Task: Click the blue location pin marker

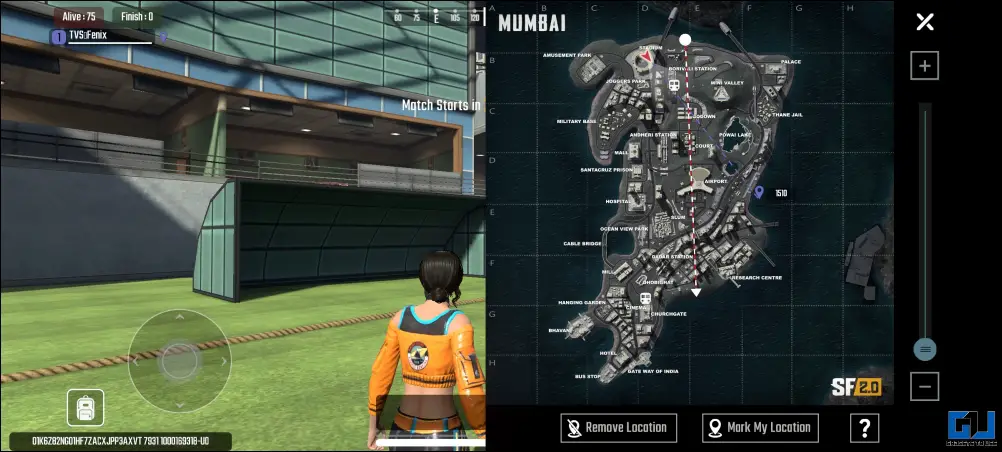Action: (758, 192)
